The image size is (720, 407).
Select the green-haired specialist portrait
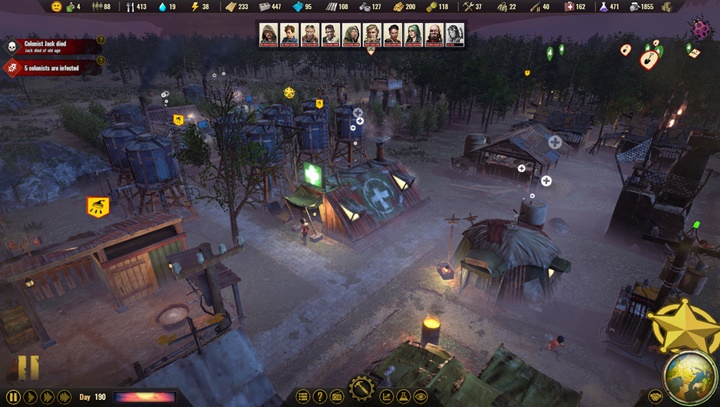click(x=413, y=35)
